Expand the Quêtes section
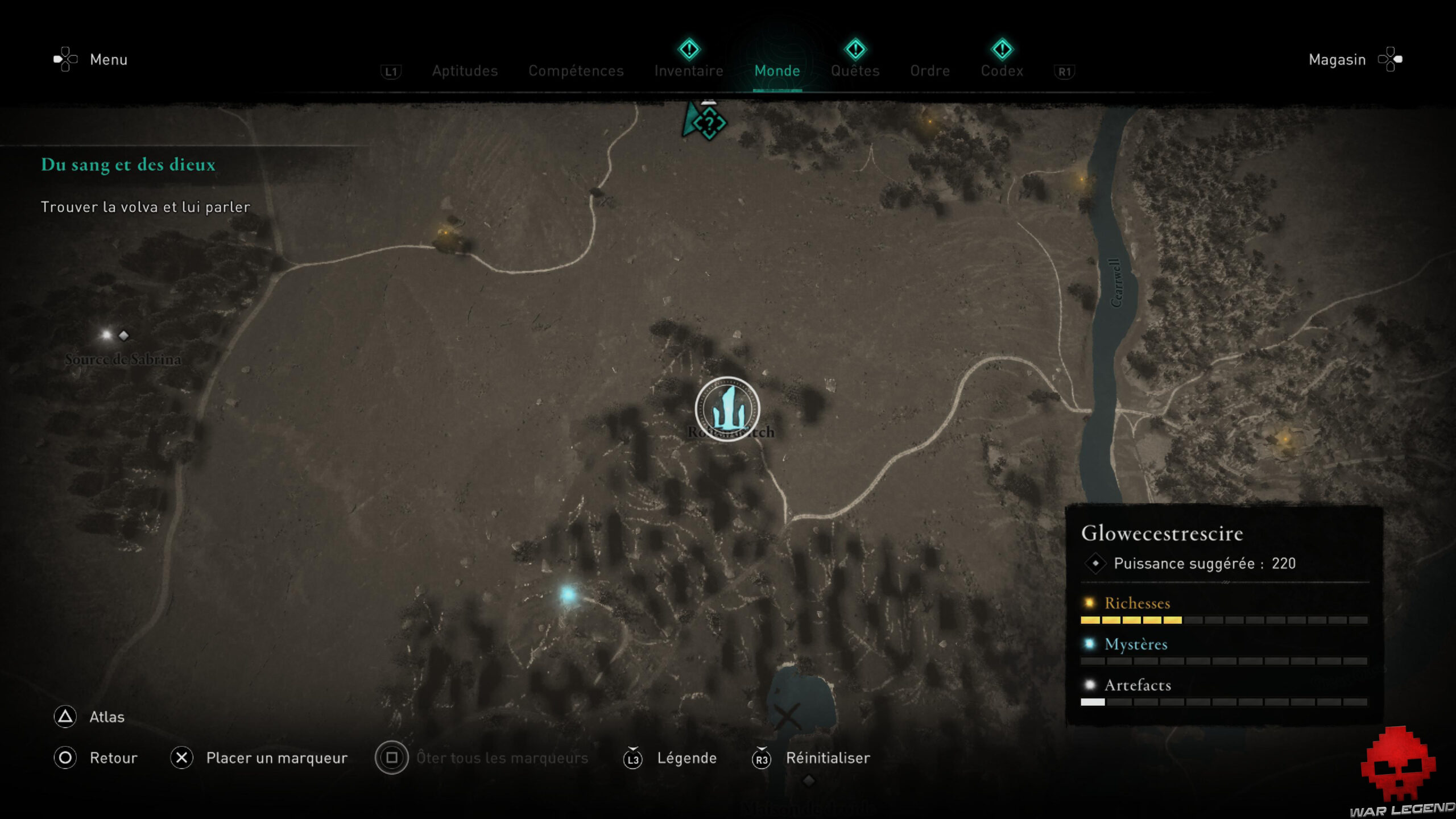 tap(855, 71)
